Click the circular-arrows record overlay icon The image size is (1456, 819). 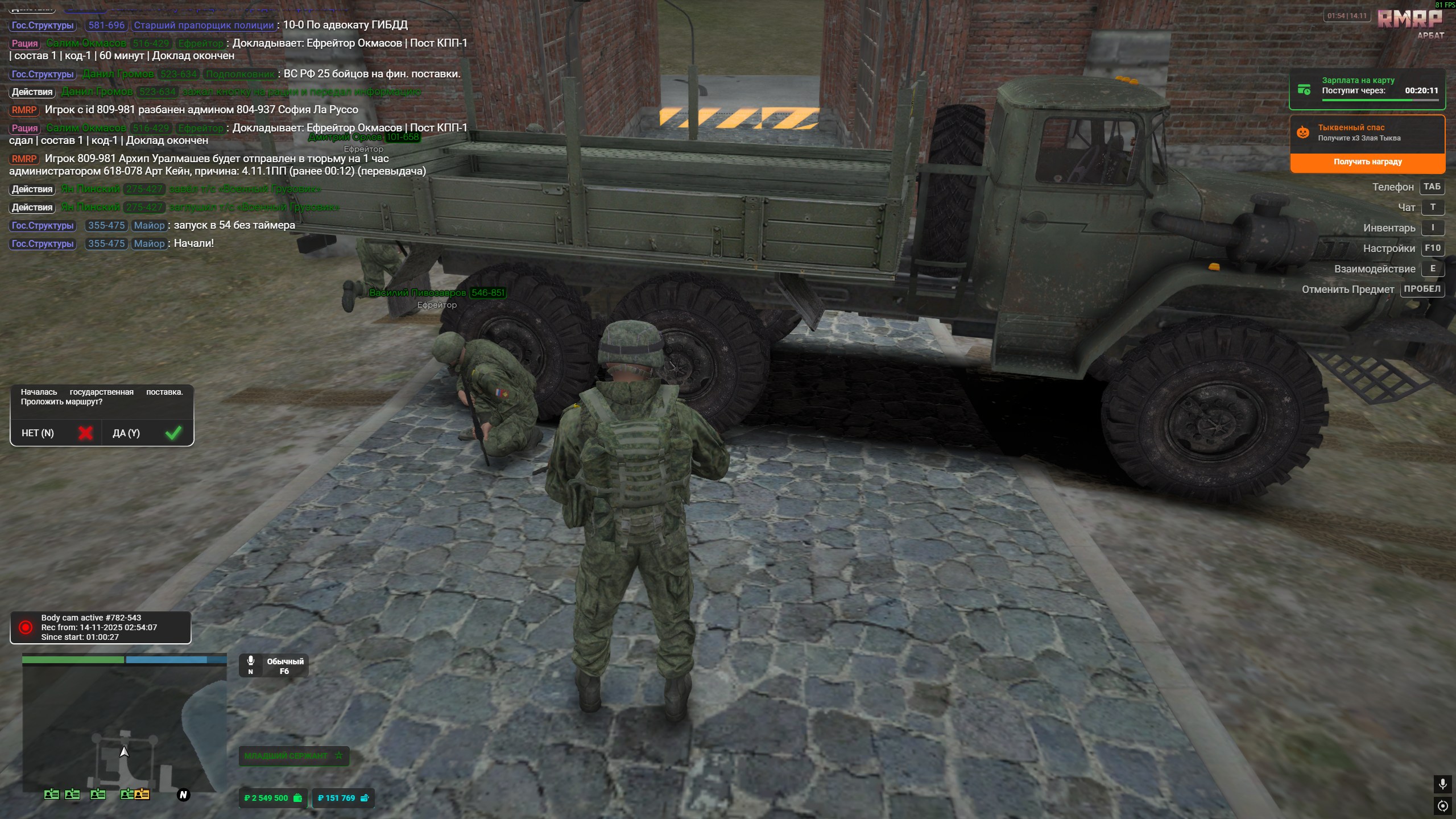tap(1442, 806)
